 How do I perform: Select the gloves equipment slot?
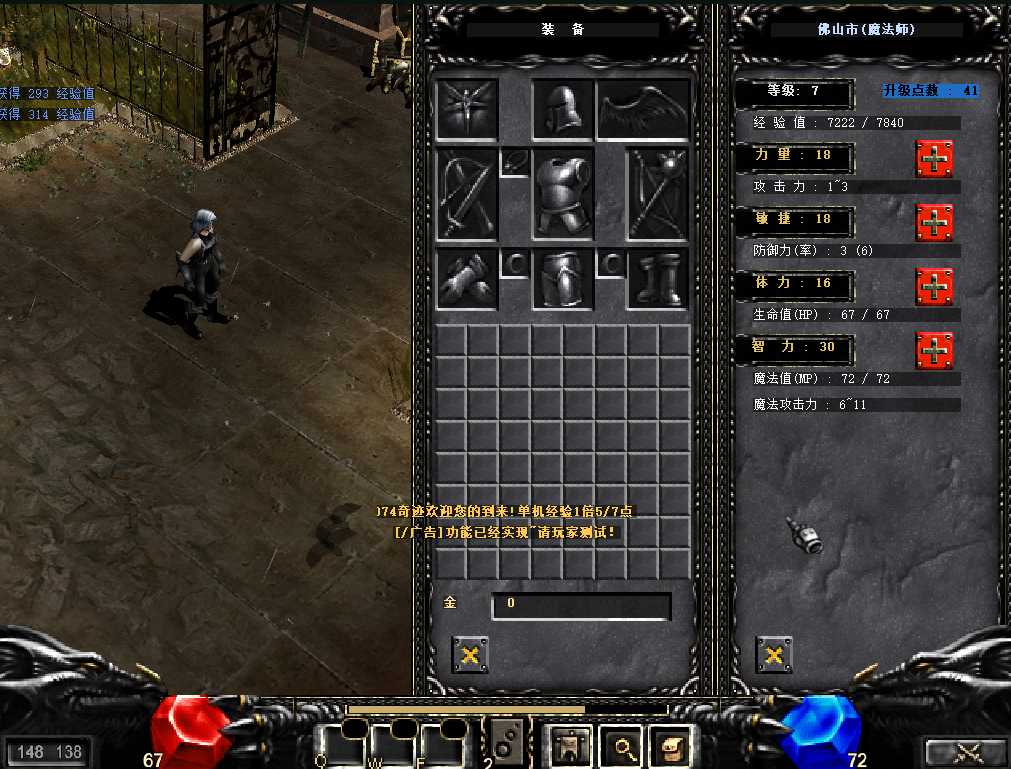click(467, 279)
